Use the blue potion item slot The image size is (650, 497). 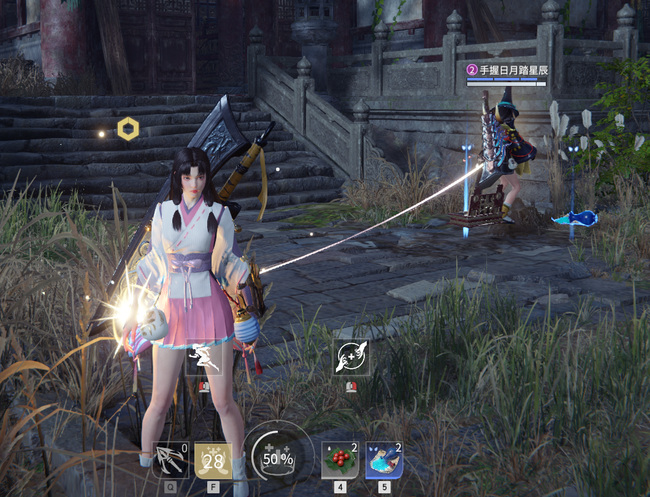point(384,460)
